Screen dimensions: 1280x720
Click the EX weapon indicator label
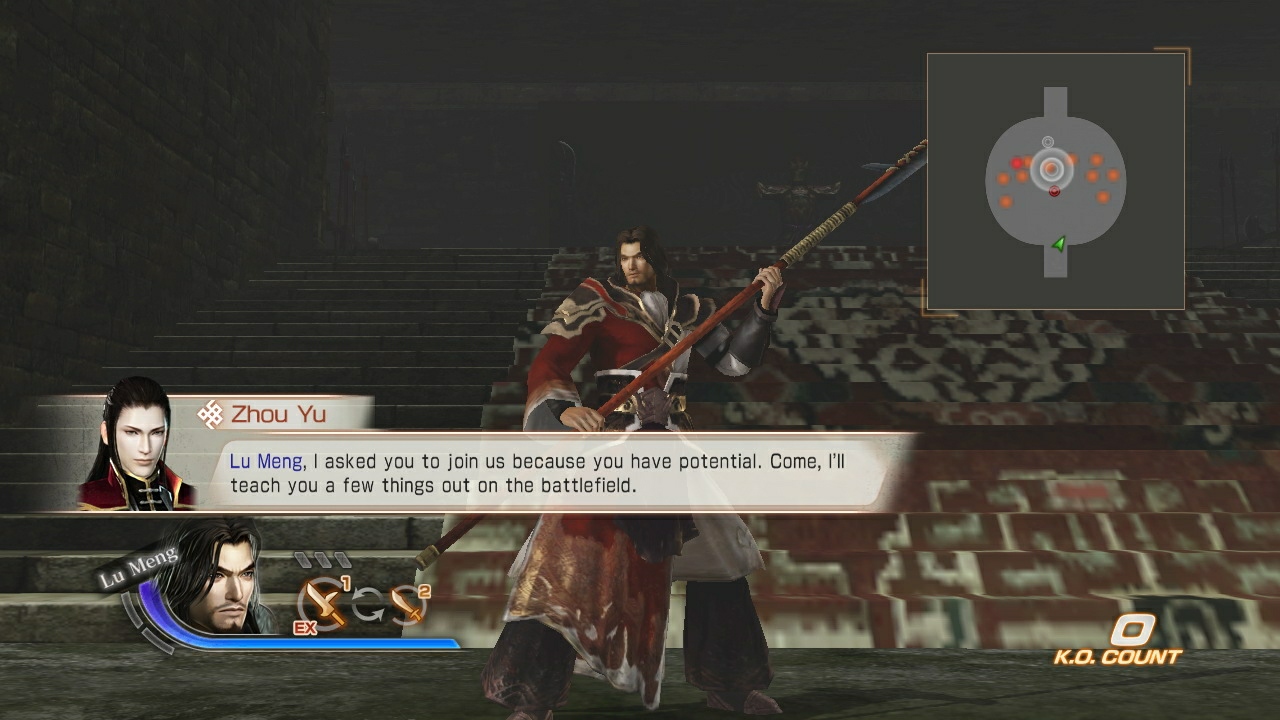coord(305,628)
